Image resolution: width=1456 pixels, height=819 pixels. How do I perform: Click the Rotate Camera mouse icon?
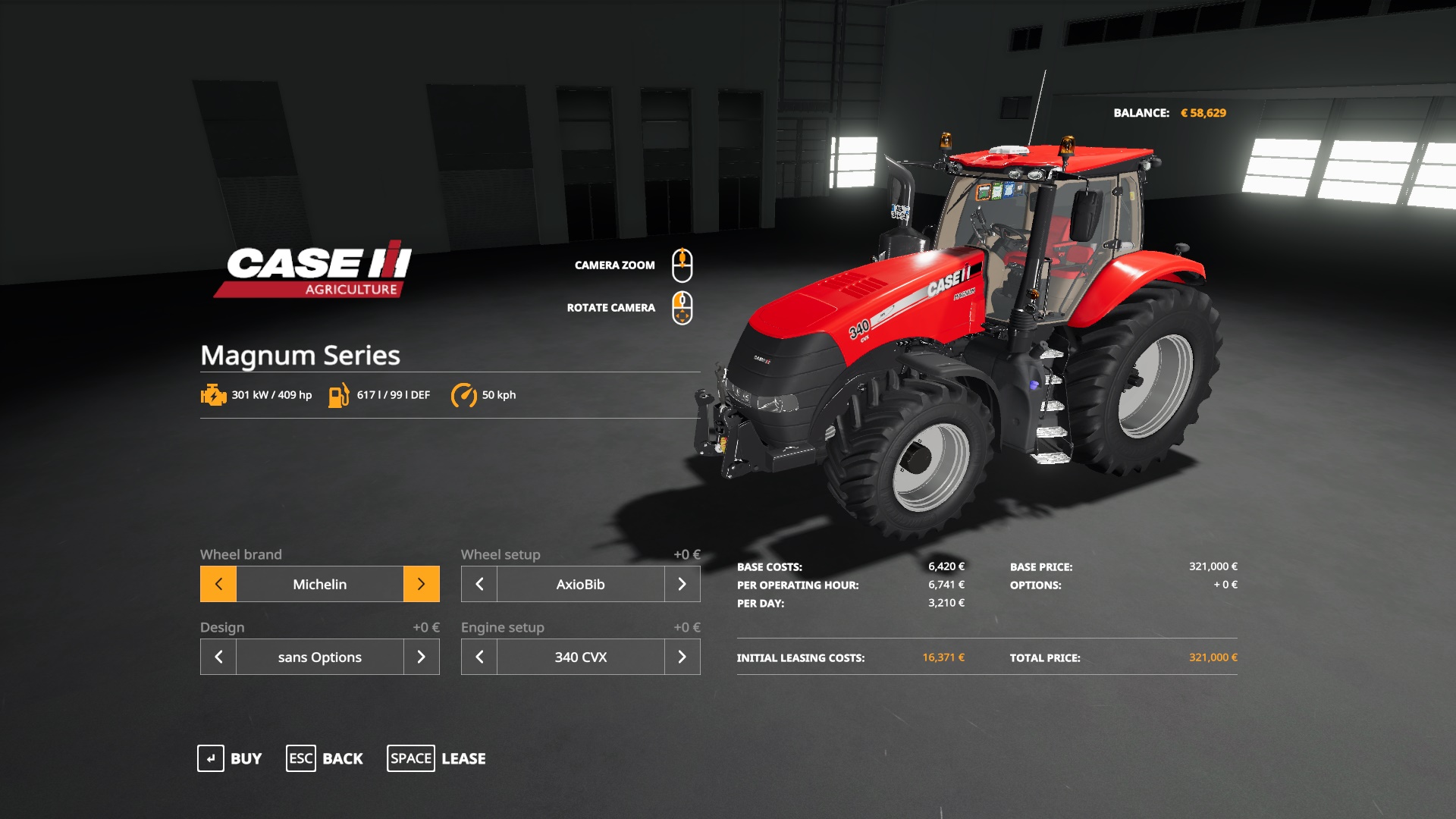[x=683, y=308]
